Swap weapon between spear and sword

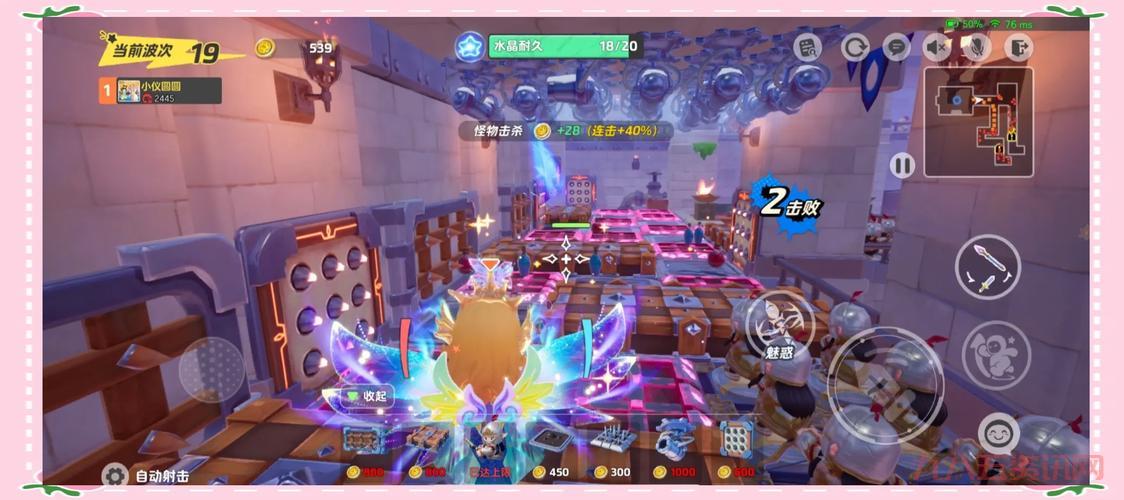pyautogui.click(x=987, y=267)
